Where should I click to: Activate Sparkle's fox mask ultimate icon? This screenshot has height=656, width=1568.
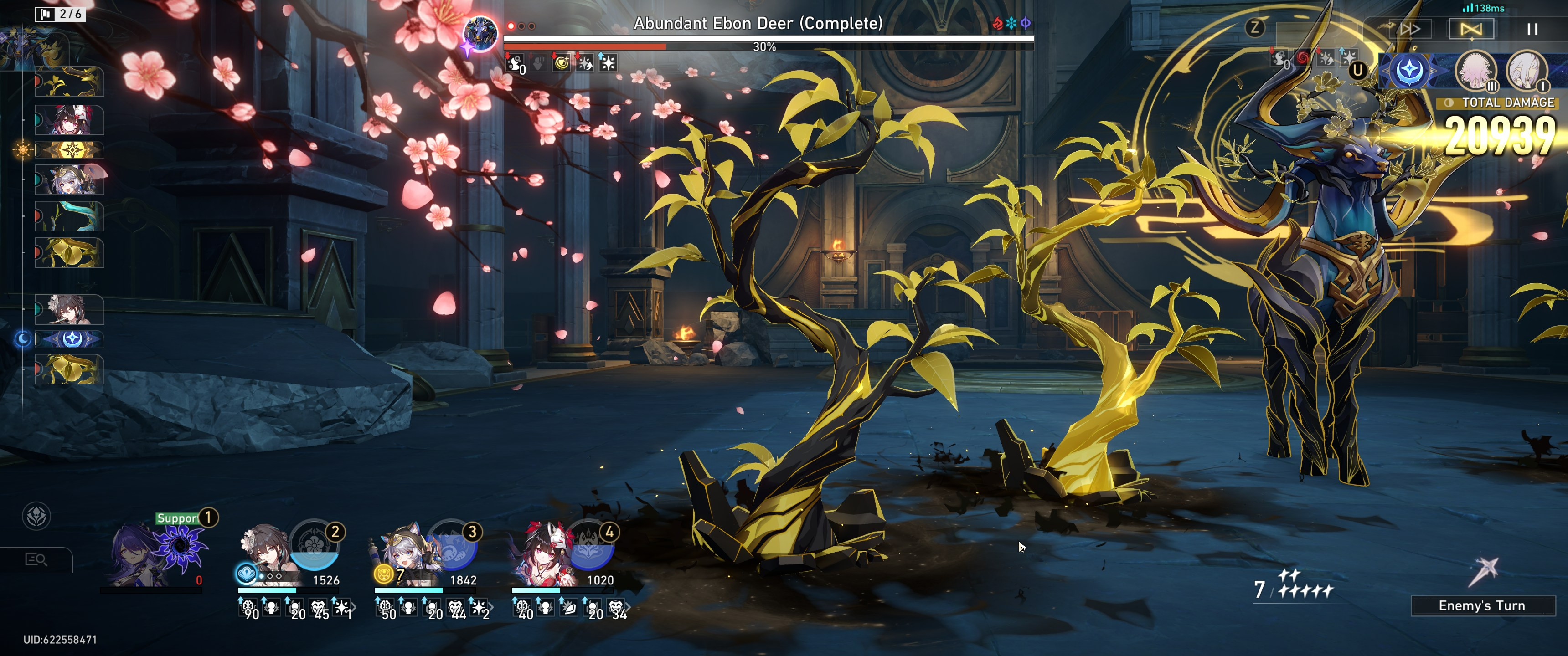(588, 543)
